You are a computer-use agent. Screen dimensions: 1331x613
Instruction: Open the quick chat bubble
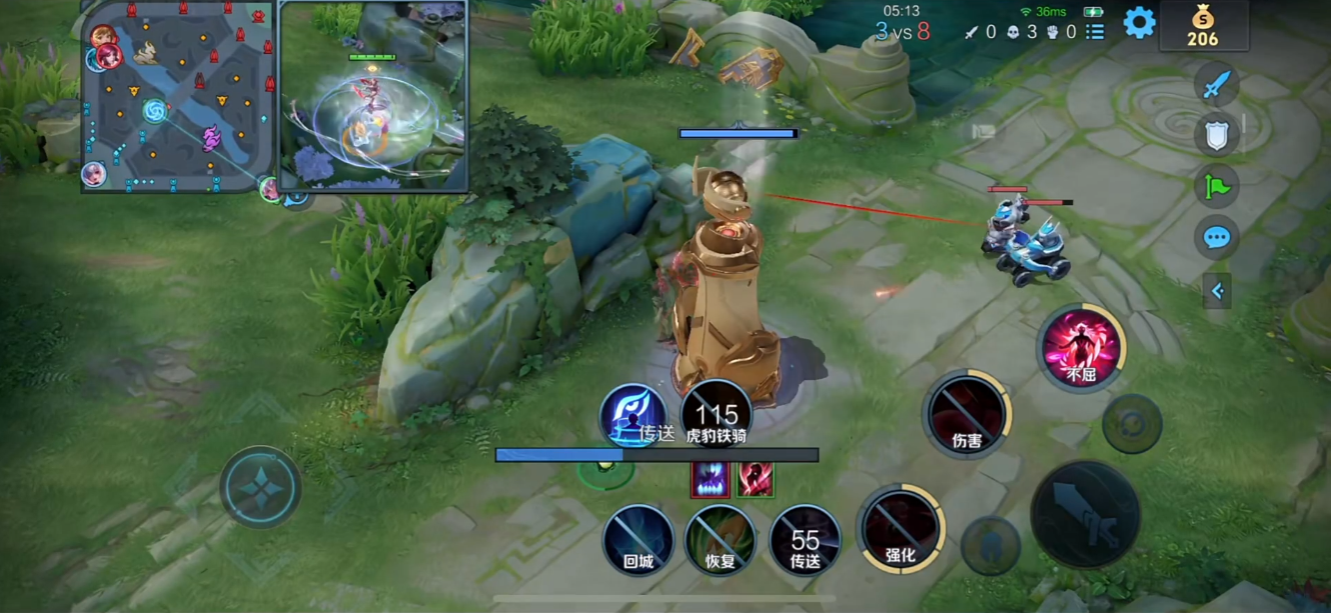[1216, 238]
